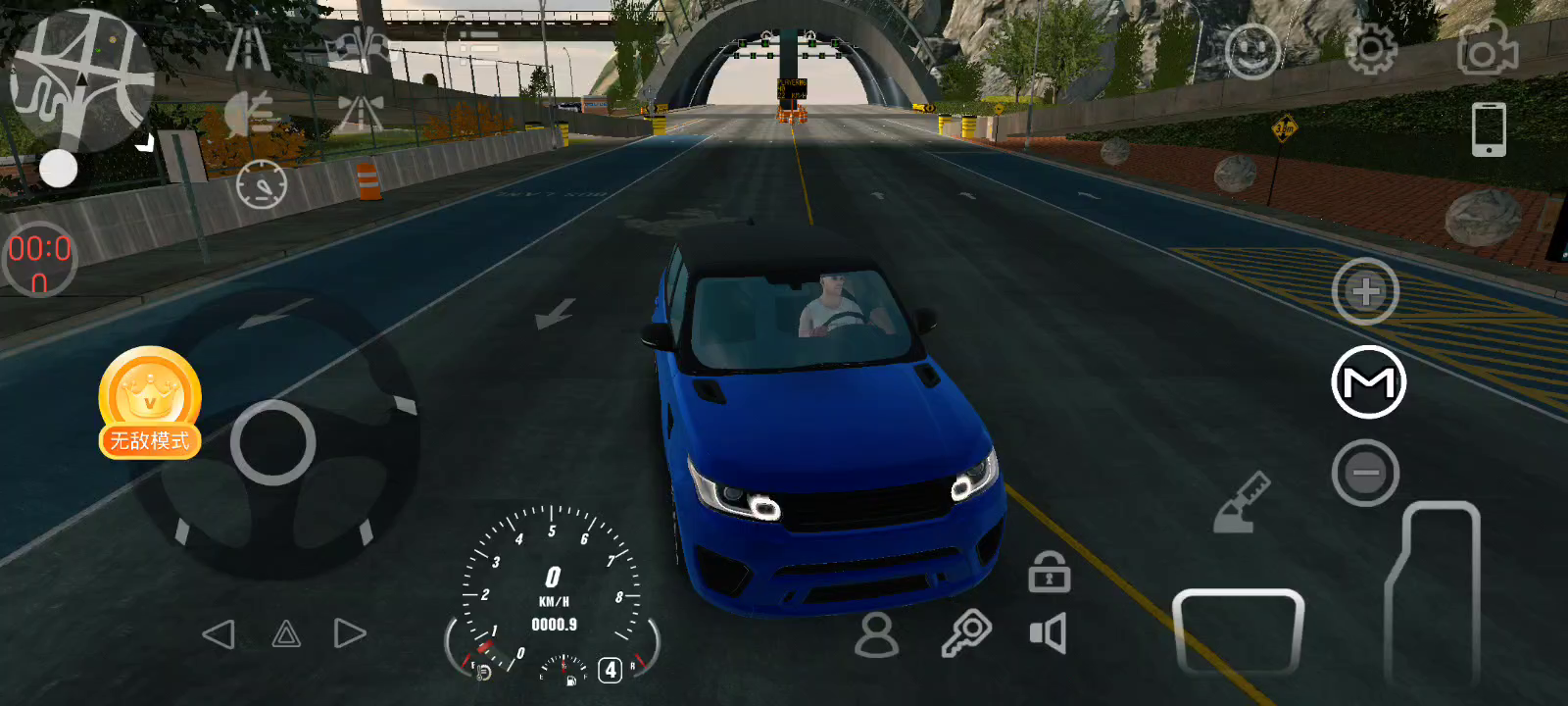Sound the horn speaker icon
1568x706 pixels.
point(1048,633)
